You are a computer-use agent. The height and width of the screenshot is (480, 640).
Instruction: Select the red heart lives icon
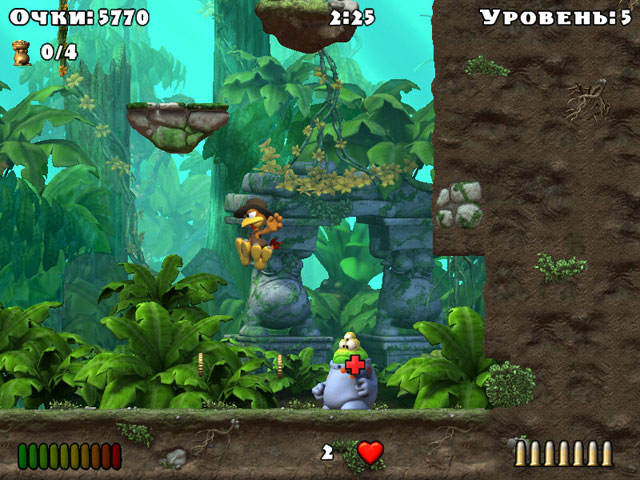click(x=370, y=452)
